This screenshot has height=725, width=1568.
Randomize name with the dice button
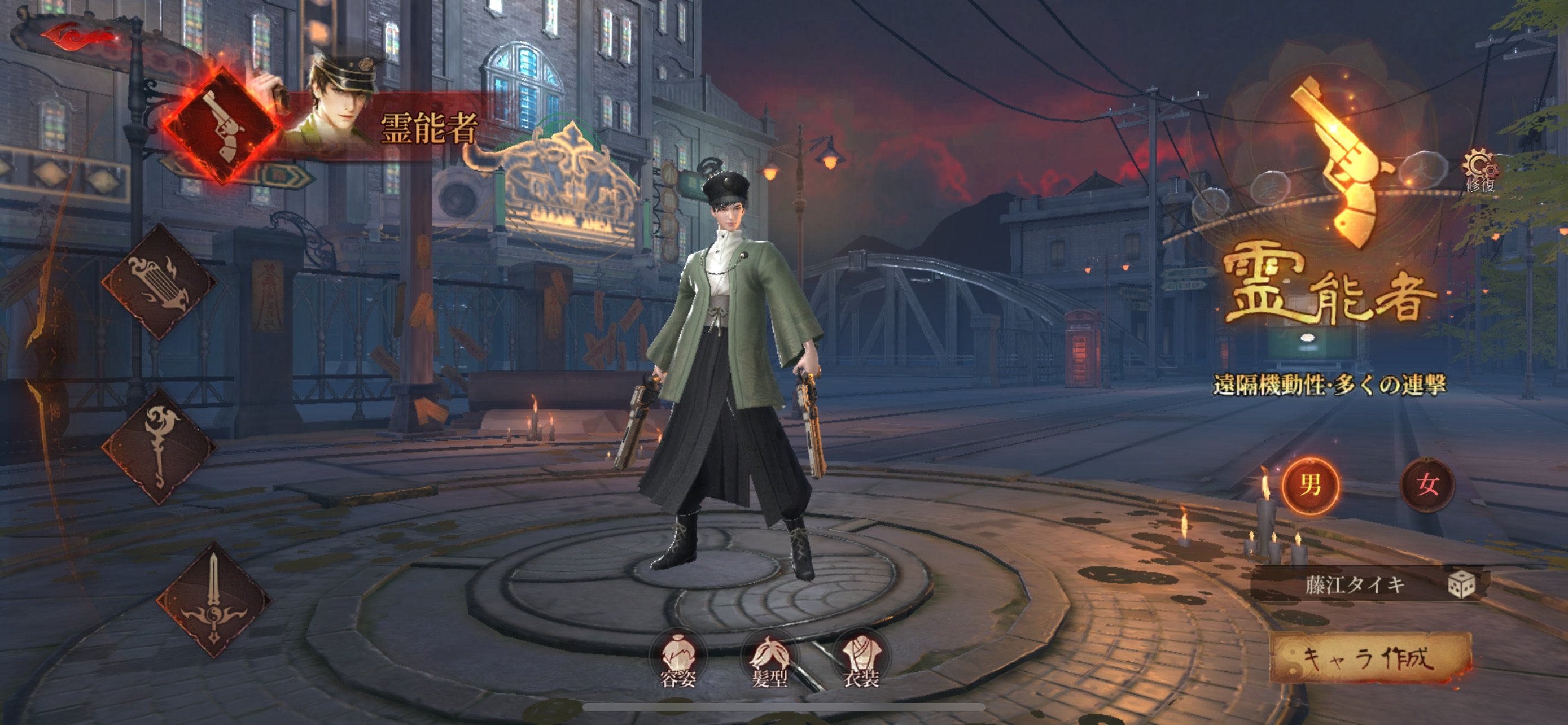point(1461,585)
